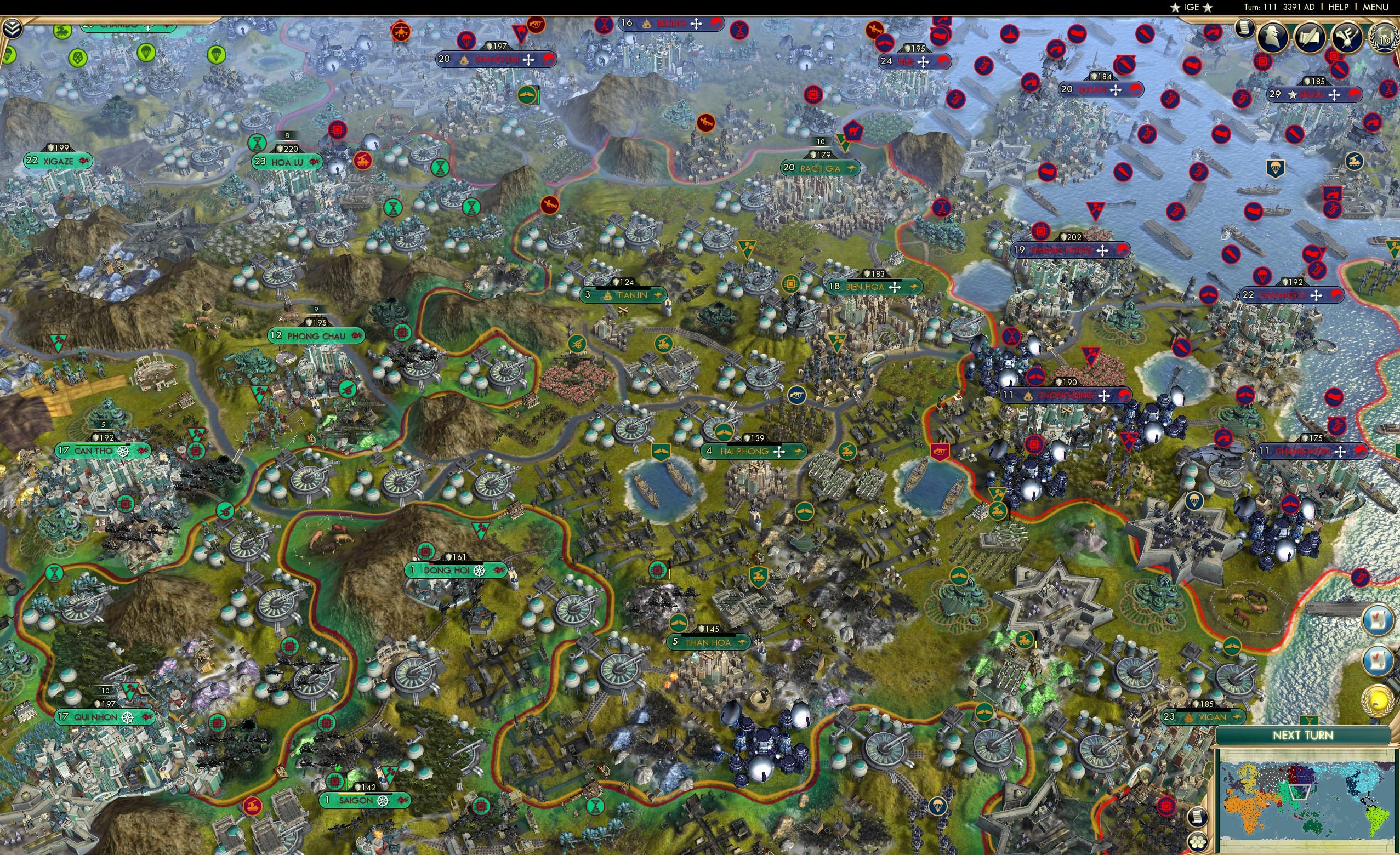Click HELP in the top bar
1400x855 pixels.
[1339, 7]
